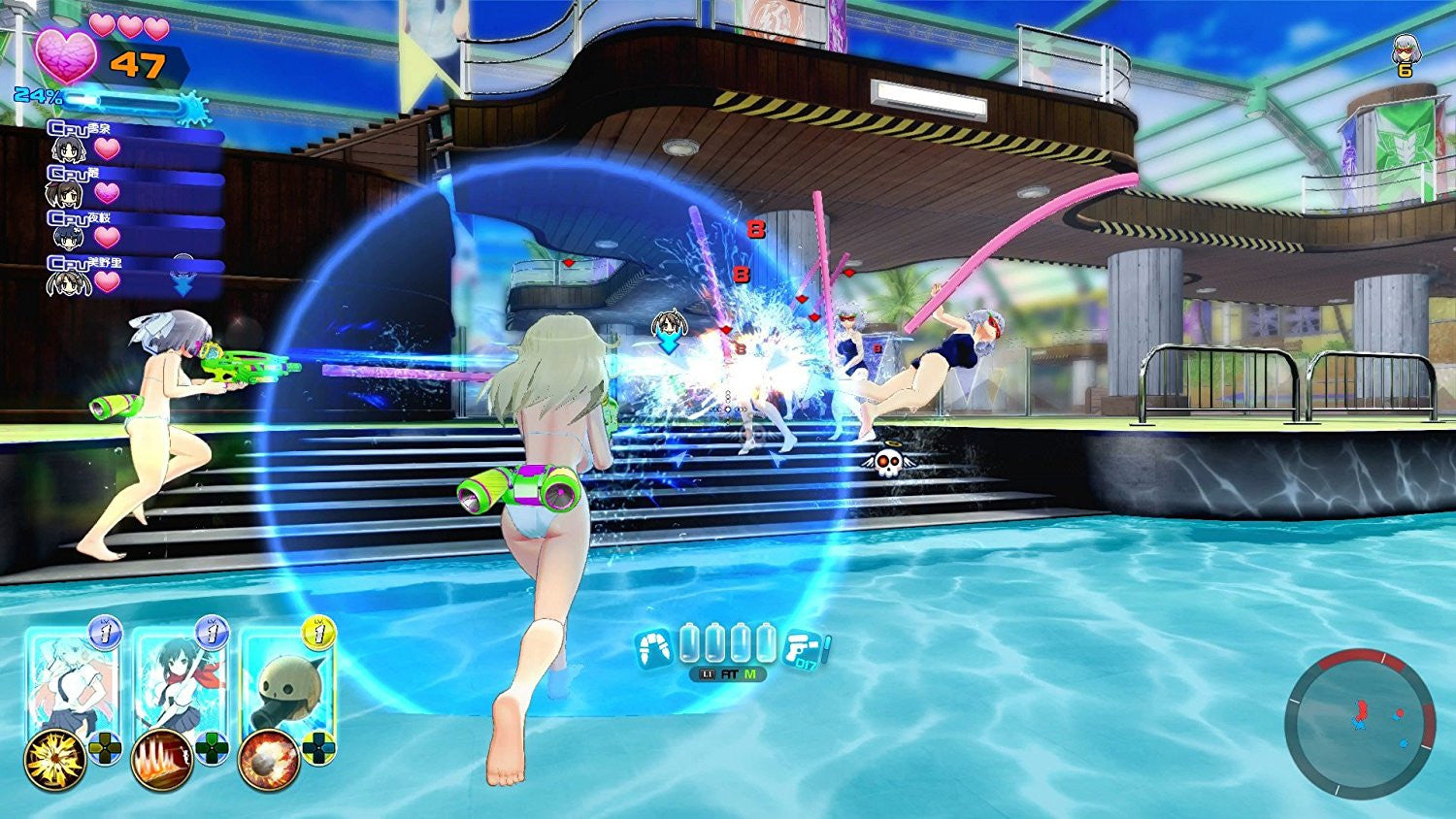Click the blue arrow below CPU 美野里
1456x819 pixels.
click(182, 285)
